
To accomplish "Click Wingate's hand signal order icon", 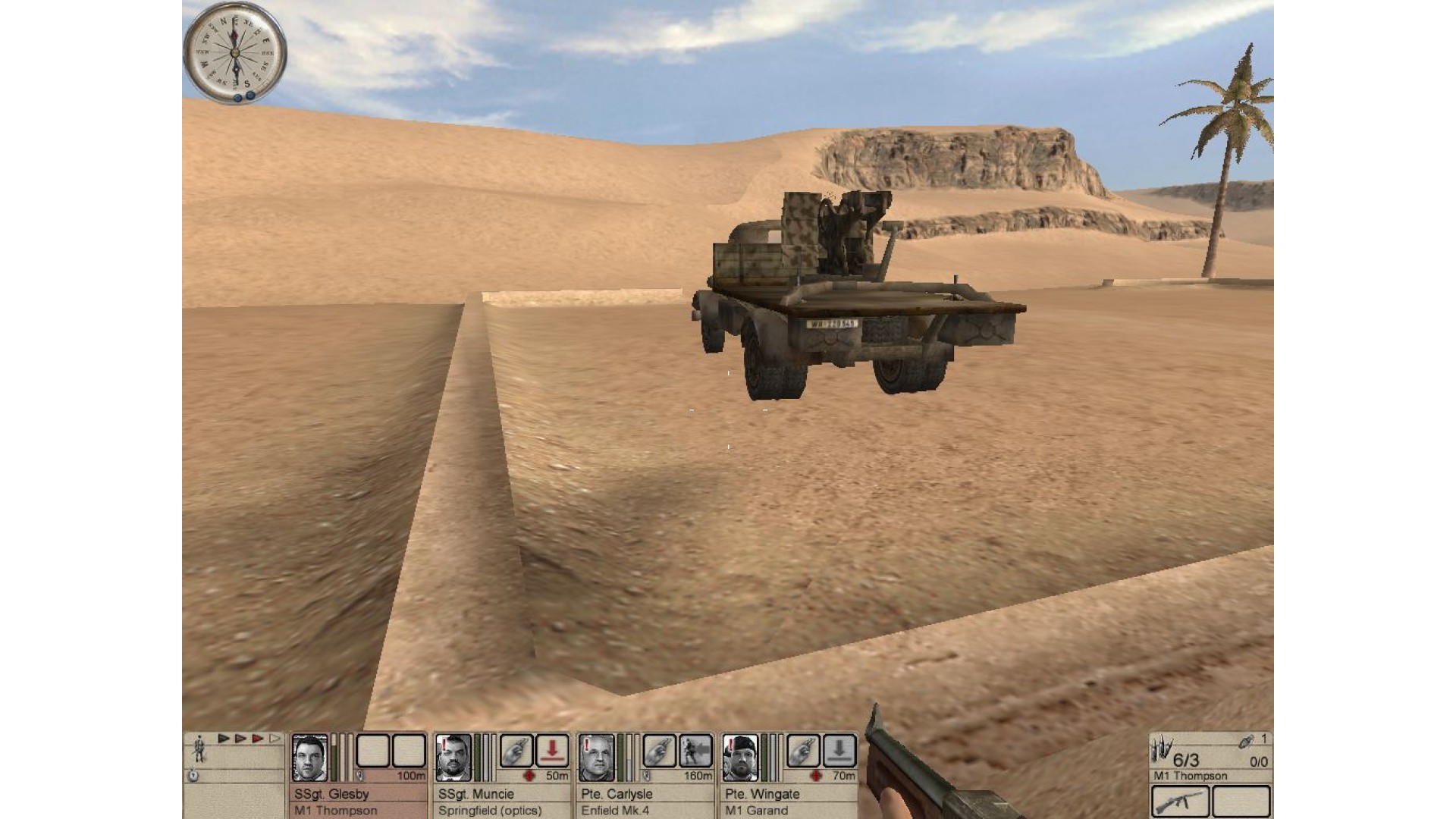I will [803, 751].
